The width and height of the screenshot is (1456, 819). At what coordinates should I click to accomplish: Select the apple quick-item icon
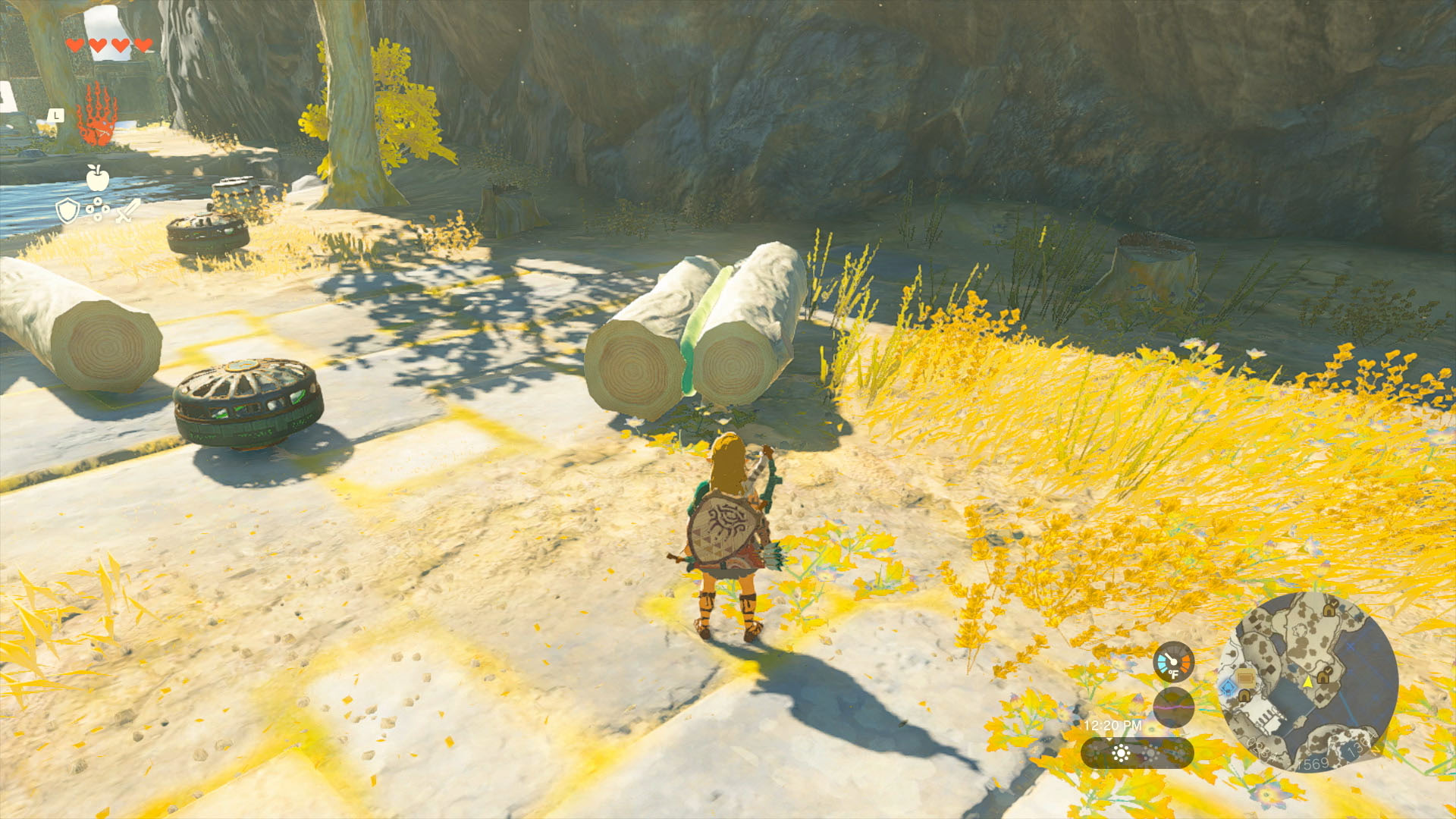click(x=97, y=177)
